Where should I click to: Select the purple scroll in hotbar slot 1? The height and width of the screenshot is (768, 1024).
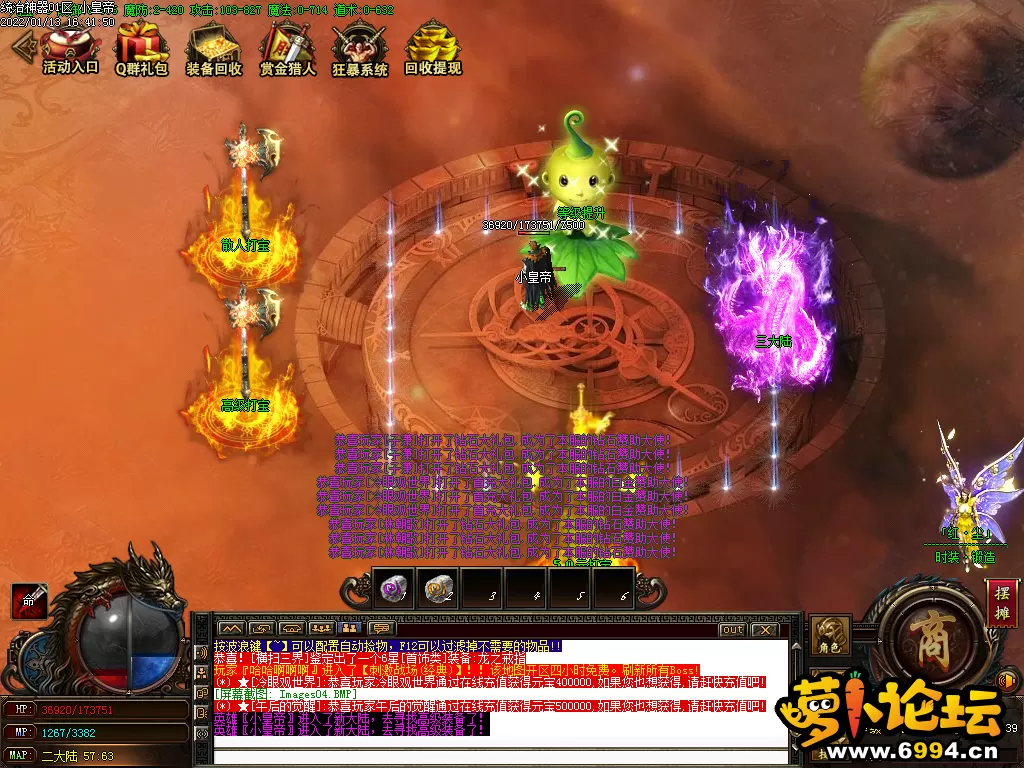point(394,587)
